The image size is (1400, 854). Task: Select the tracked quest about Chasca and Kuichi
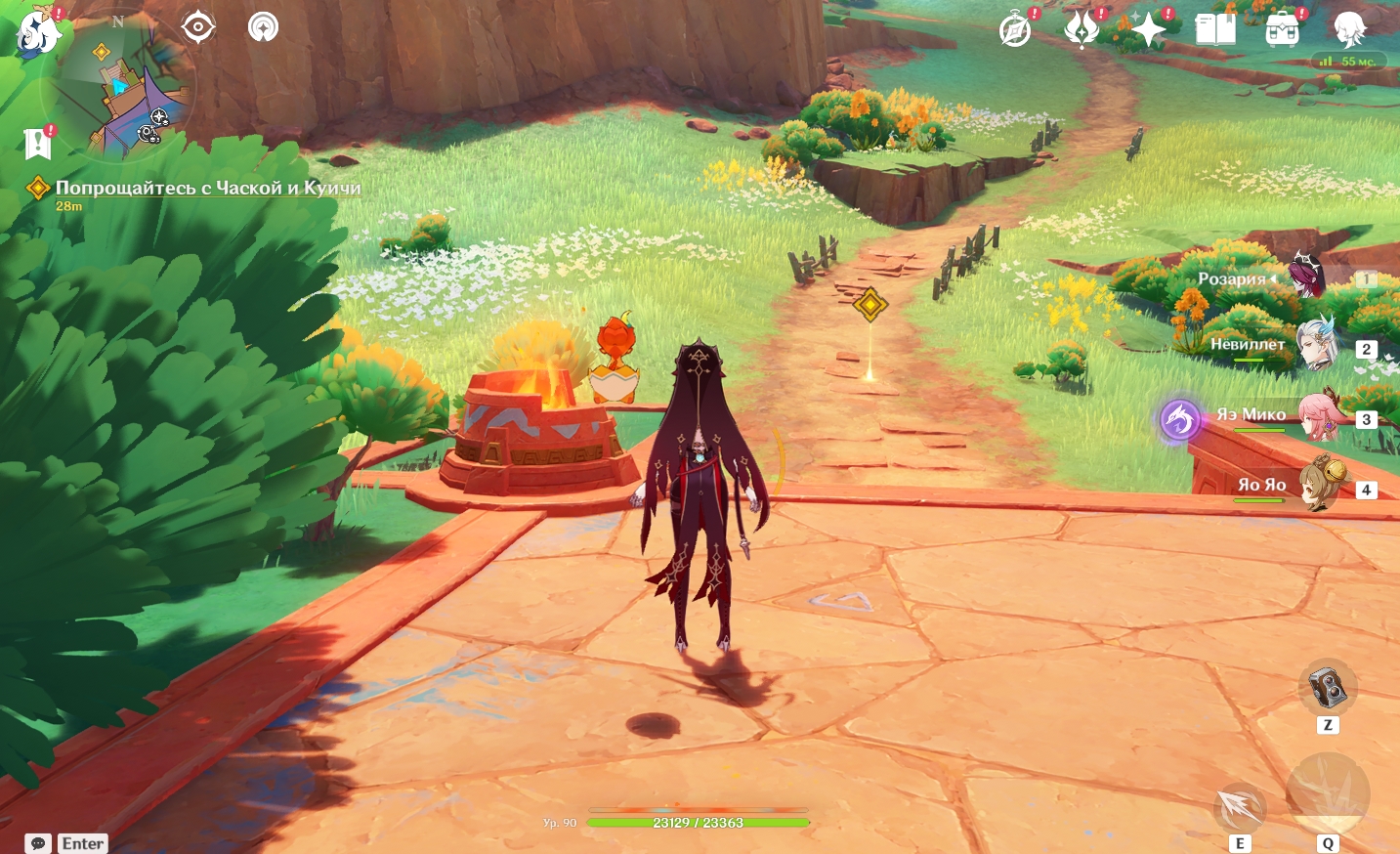click(x=207, y=188)
